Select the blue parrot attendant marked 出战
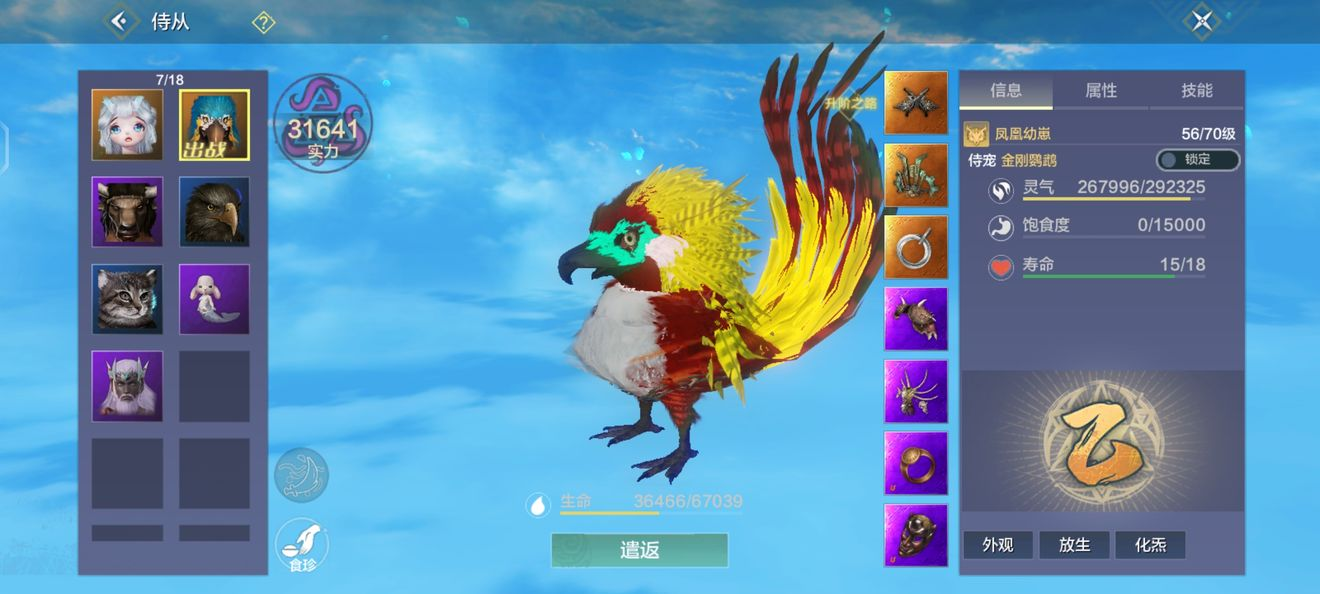This screenshot has width=1320, height=594. tap(214, 125)
